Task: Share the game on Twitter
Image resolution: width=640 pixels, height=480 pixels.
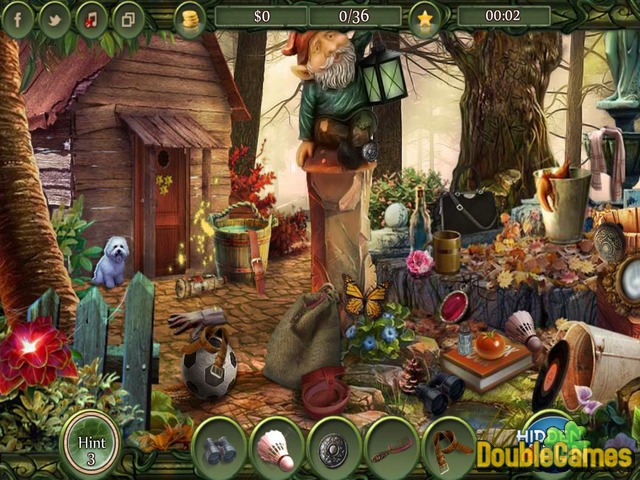Action: tap(55, 18)
